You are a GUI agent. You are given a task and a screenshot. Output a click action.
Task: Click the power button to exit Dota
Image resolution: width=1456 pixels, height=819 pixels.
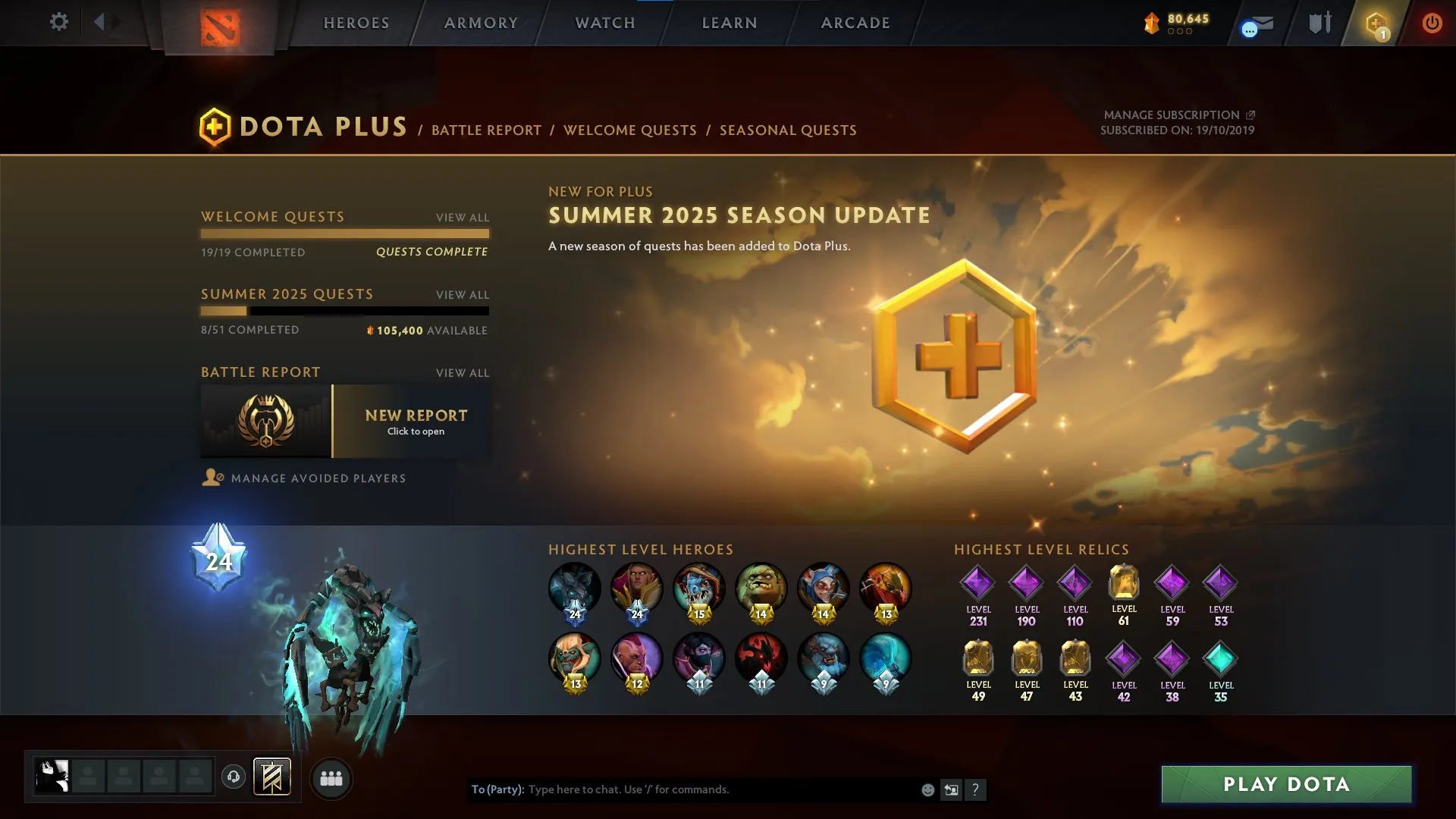[x=1432, y=23]
